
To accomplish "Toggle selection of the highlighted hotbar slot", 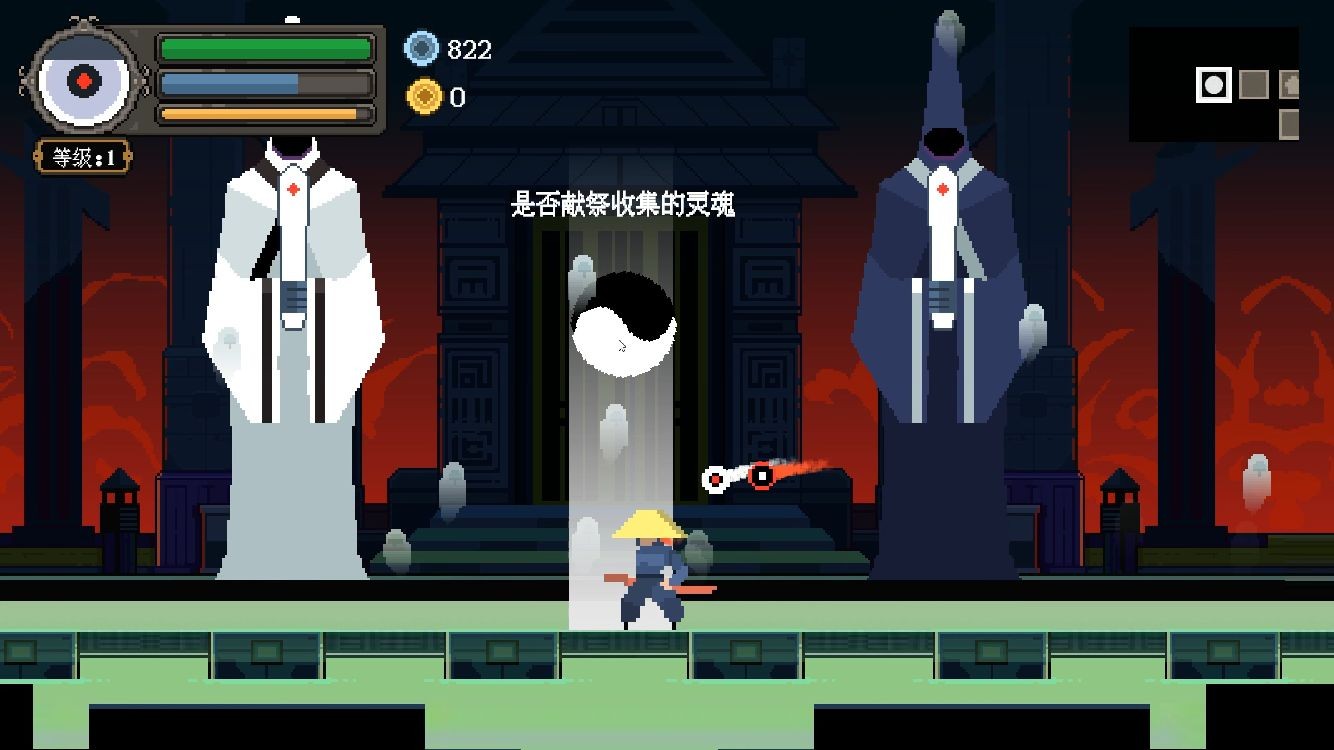I will pos(1214,84).
